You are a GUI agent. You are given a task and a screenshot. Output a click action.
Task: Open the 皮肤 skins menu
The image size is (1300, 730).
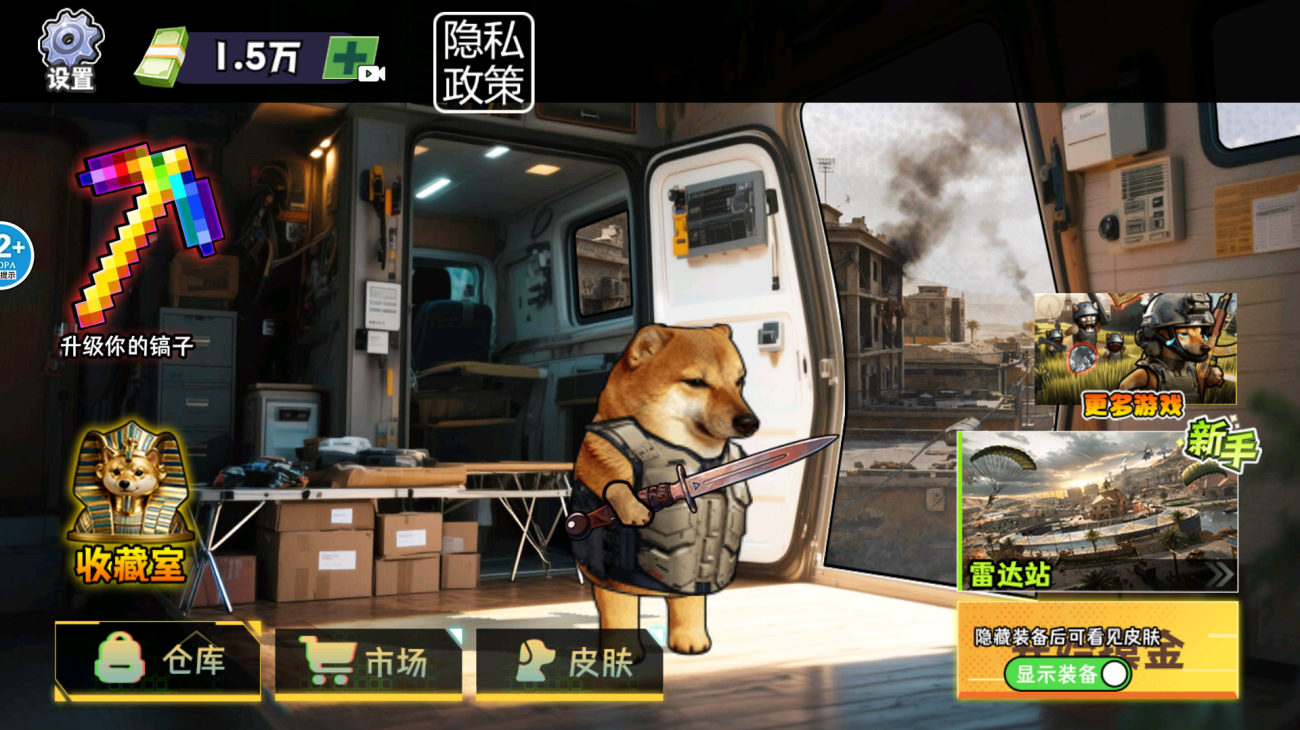click(569, 661)
